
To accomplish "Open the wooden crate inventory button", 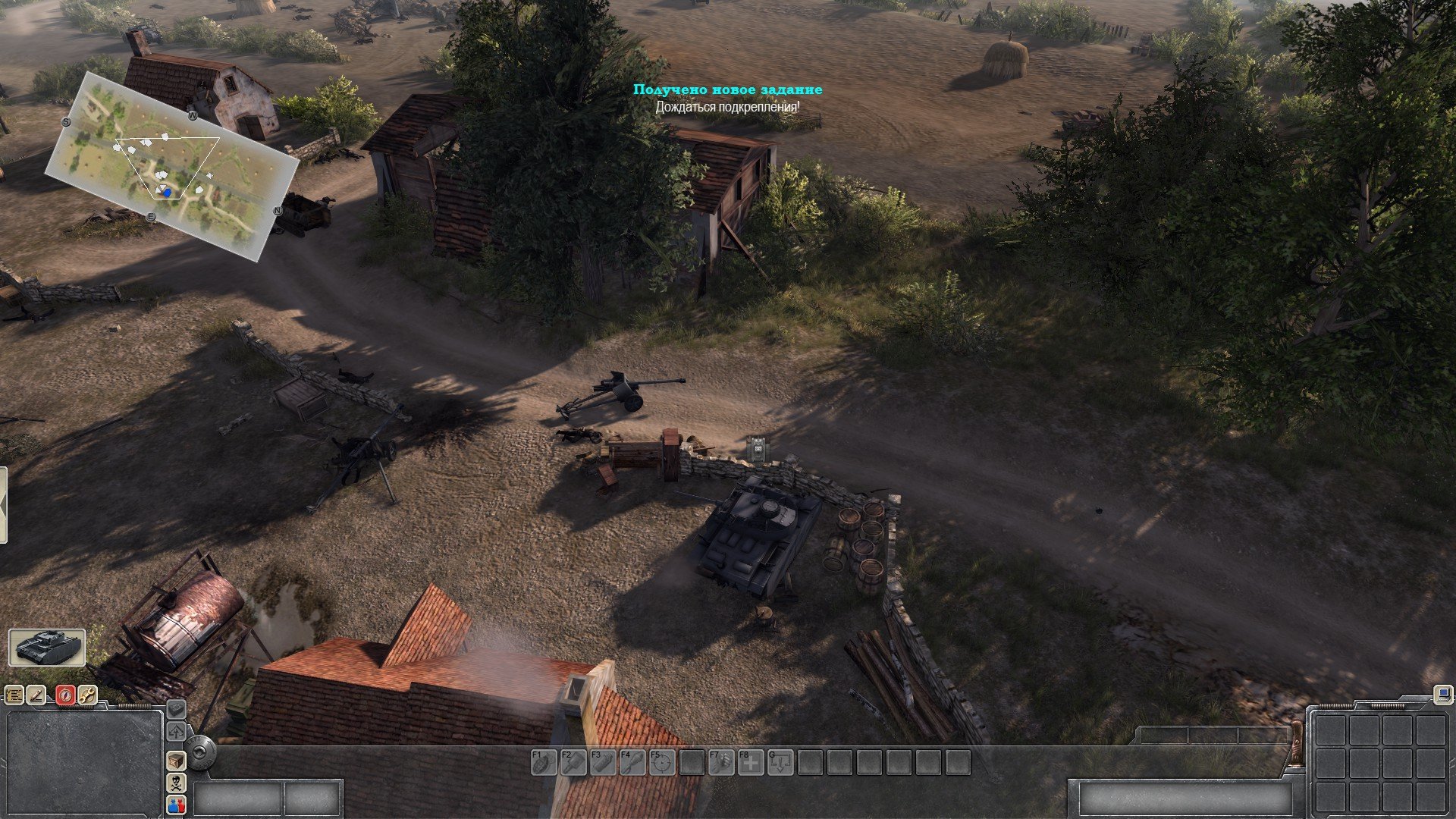I will [x=176, y=760].
